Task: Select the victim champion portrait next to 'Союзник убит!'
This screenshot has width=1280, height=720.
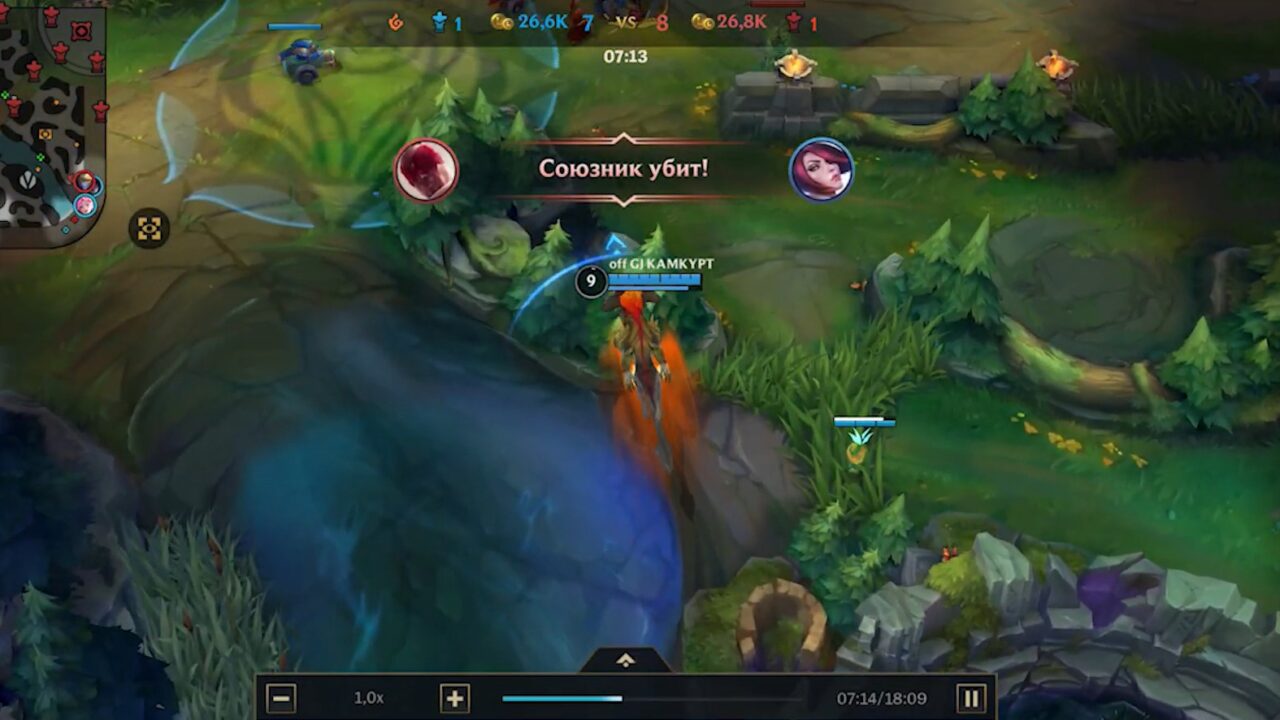Action: 823,170
